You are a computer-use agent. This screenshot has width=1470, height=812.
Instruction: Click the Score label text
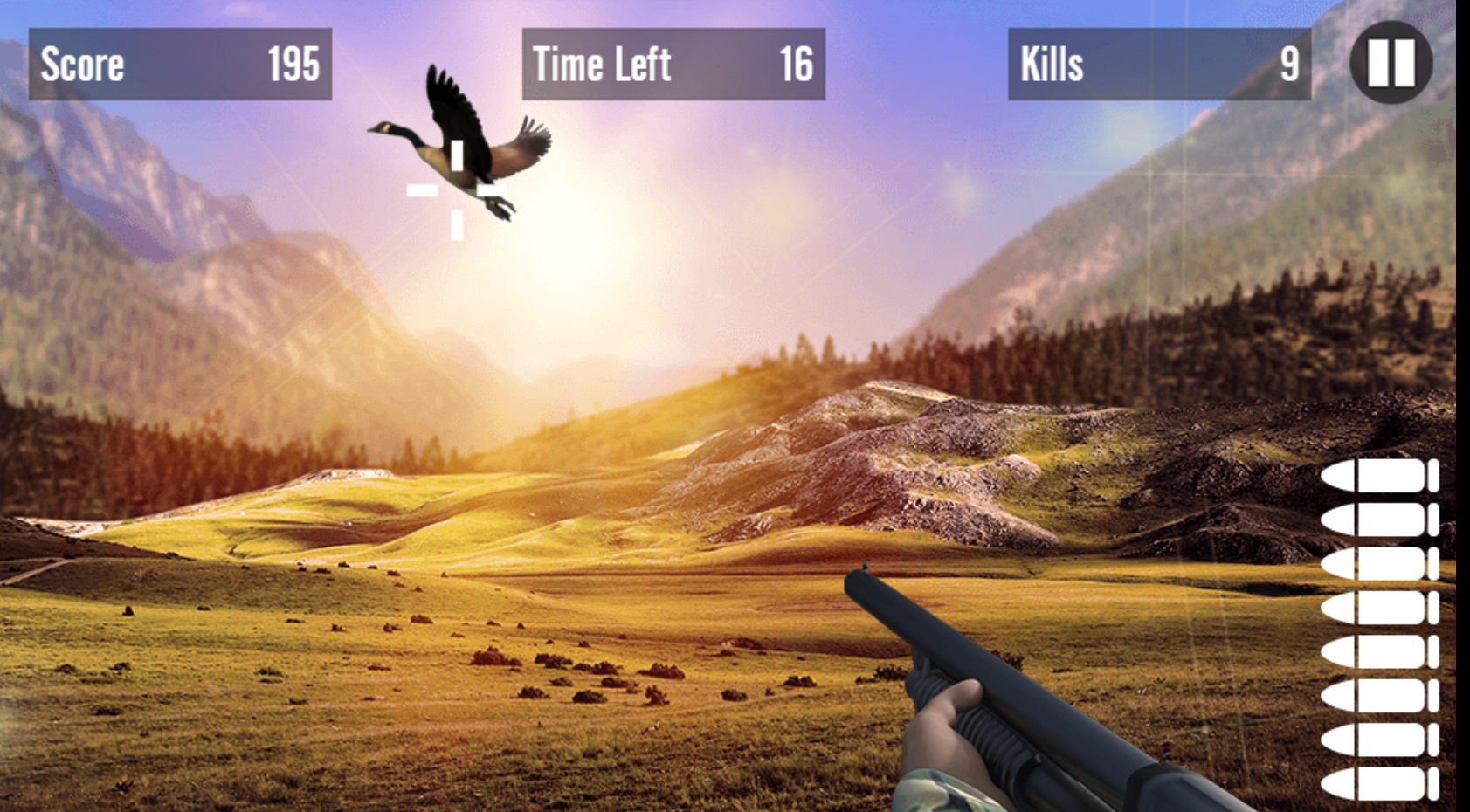83,64
